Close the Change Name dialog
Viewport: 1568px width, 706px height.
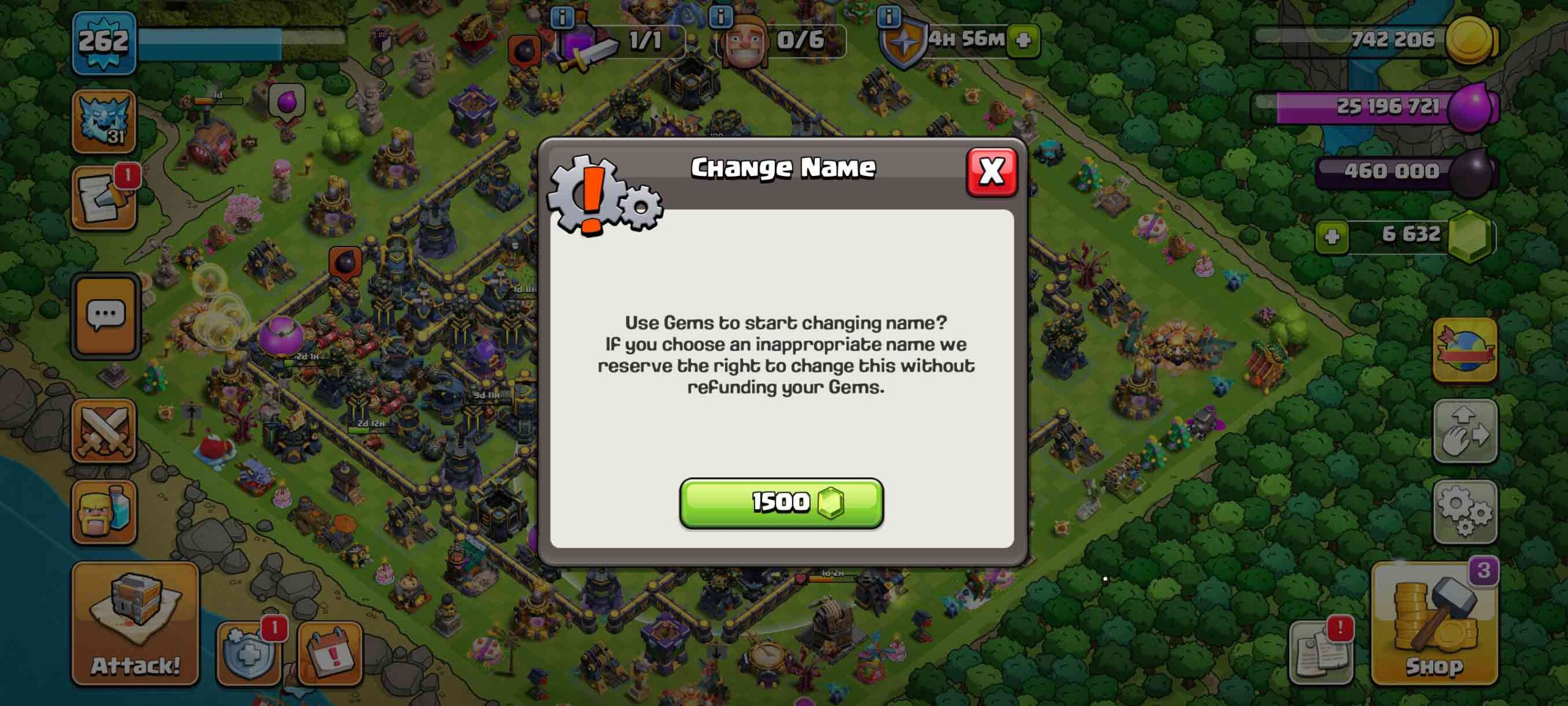click(x=990, y=173)
